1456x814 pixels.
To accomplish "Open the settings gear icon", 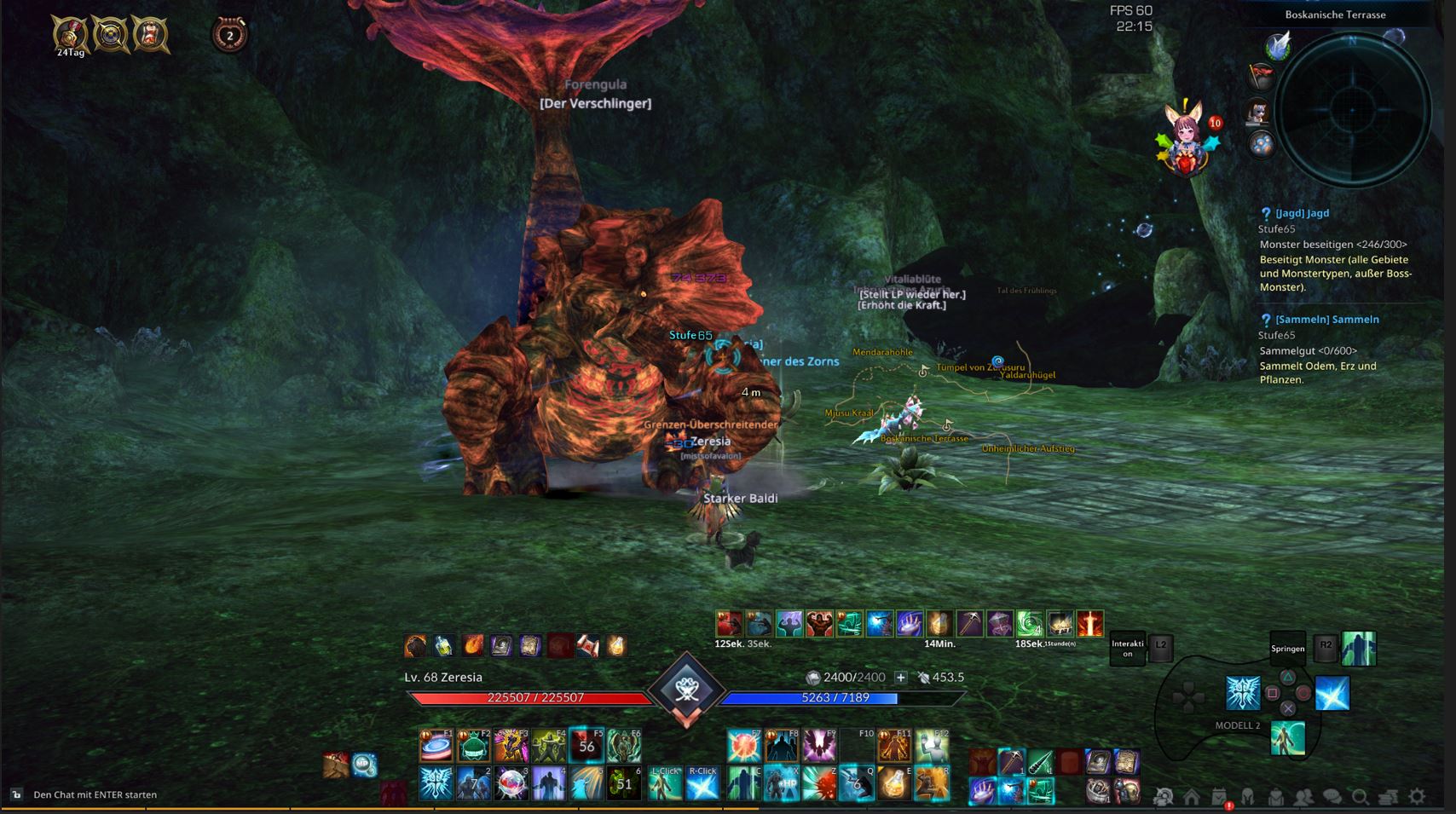I will tap(1417, 796).
